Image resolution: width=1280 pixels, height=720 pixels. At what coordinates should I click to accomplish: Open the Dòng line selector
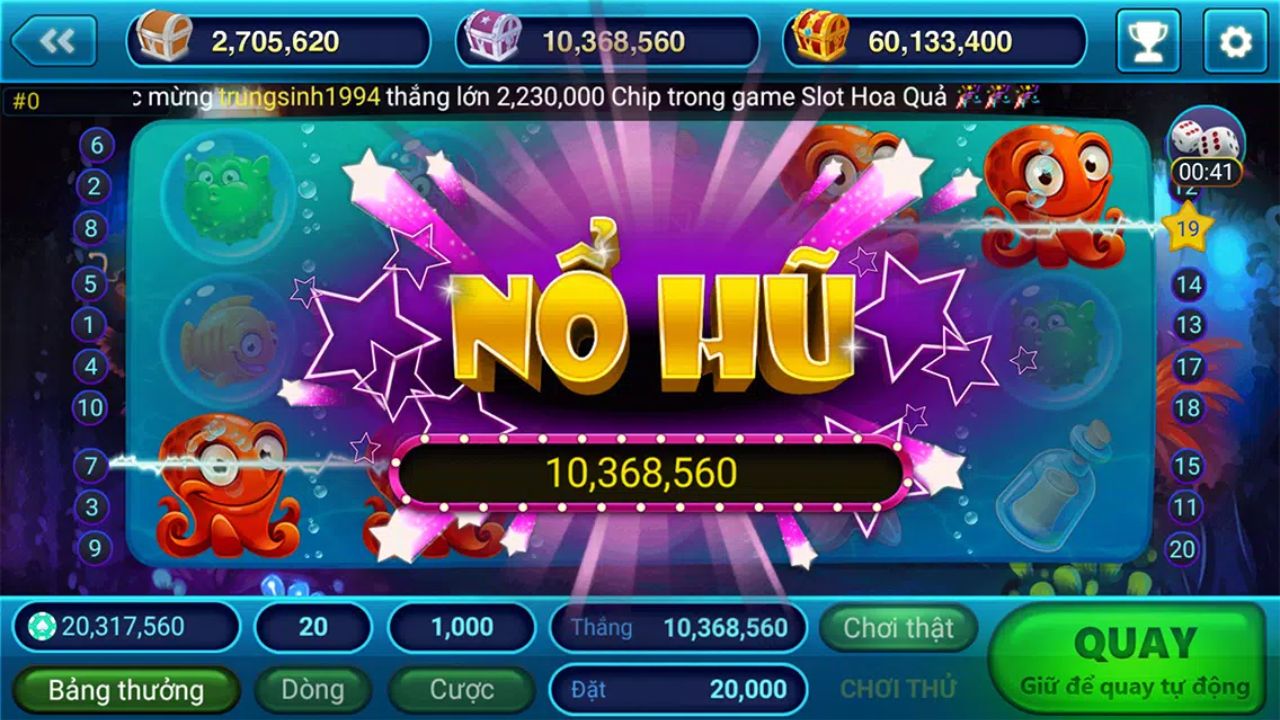pyautogui.click(x=312, y=690)
